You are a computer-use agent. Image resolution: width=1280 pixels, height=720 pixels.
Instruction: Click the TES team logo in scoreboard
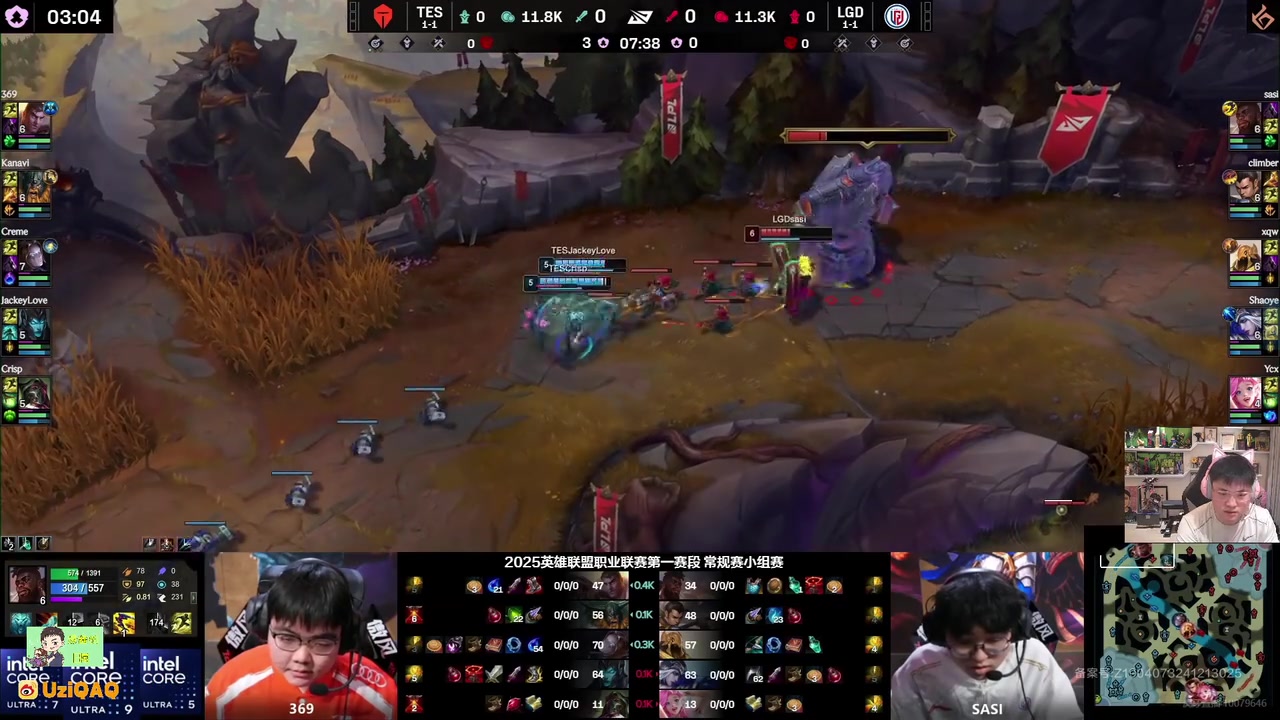click(x=383, y=17)
